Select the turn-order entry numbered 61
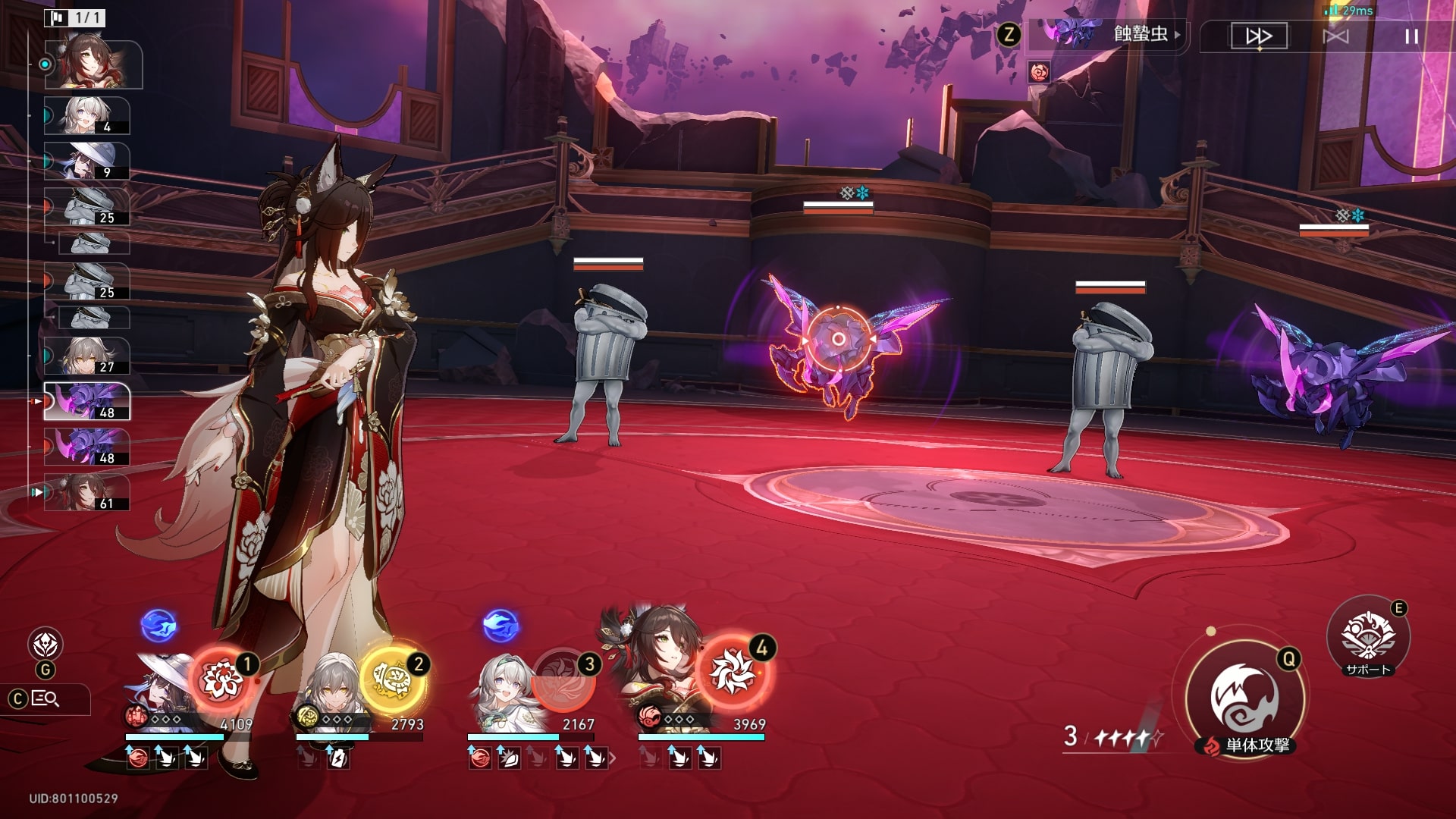The width and height of the screenshot is (1456, 819). pos(86,492)
